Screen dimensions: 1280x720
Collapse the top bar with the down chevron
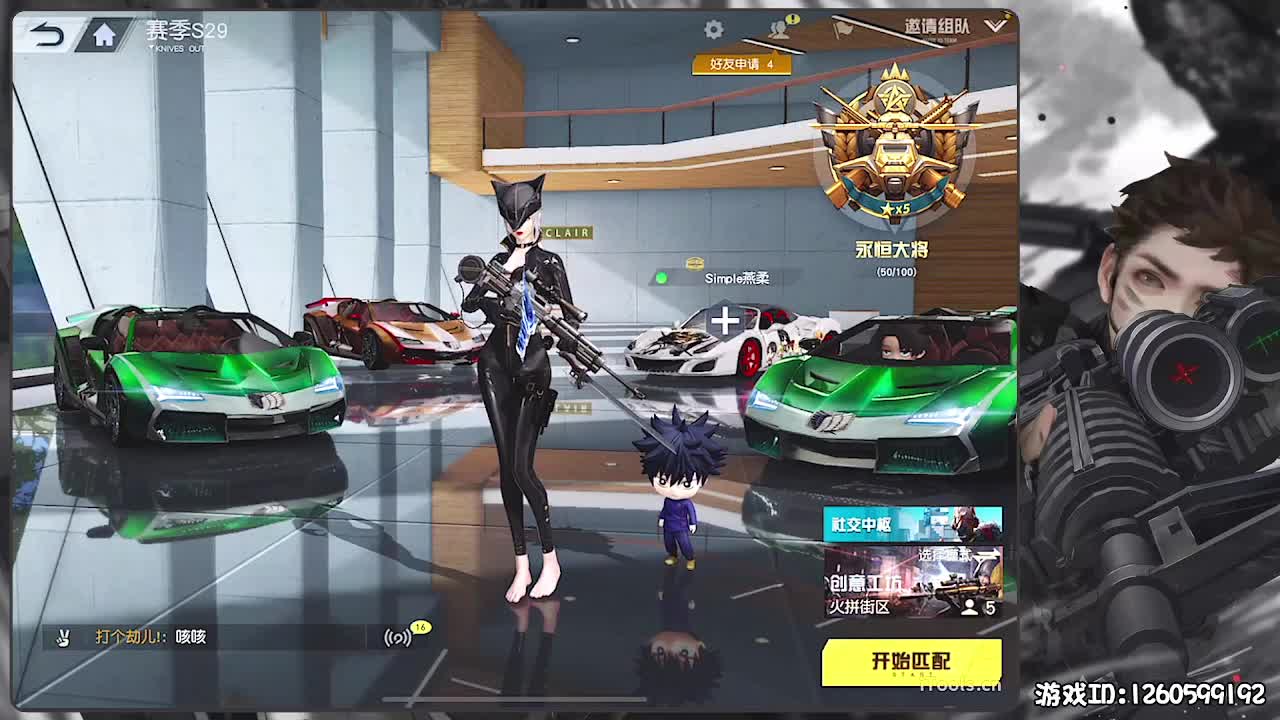(994, 28)
